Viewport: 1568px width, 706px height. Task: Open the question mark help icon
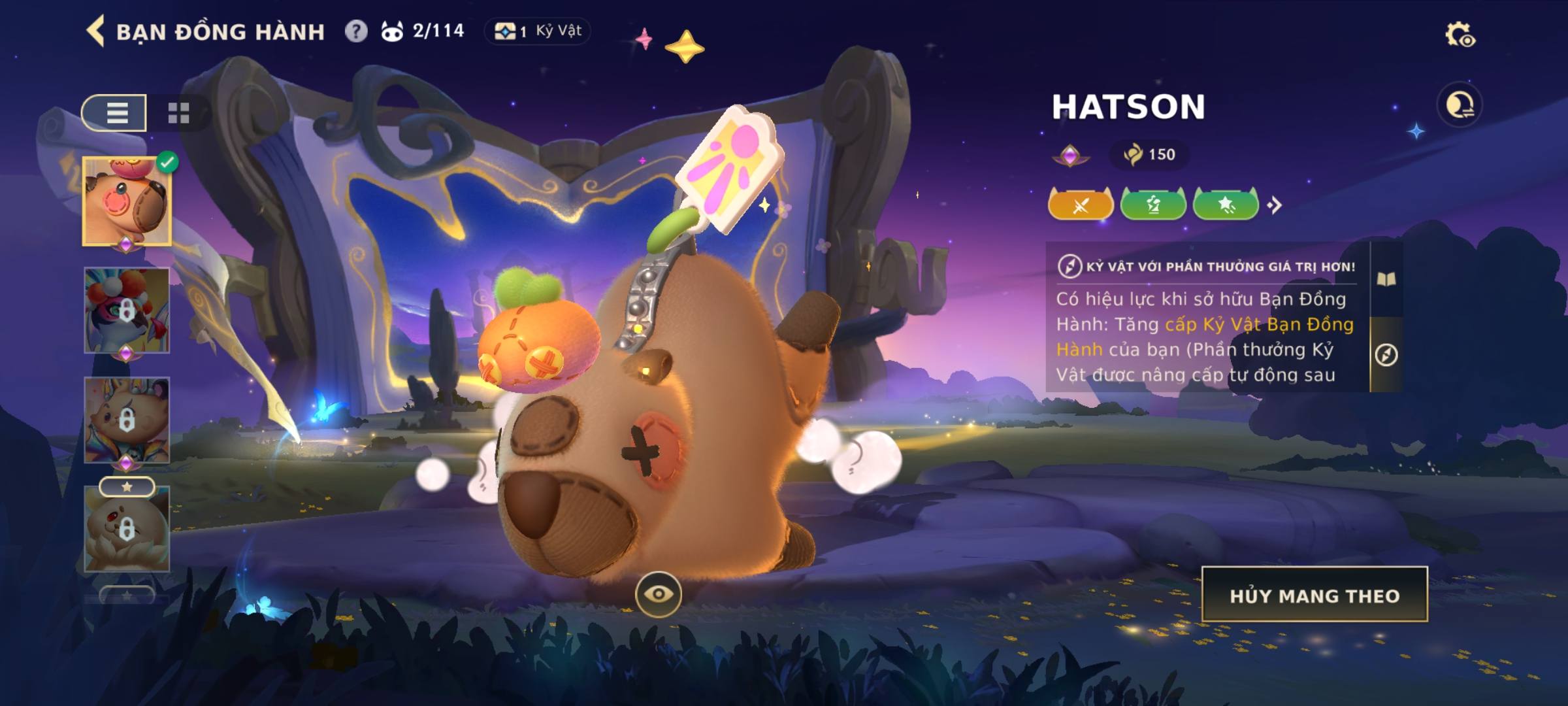(356, 31)
